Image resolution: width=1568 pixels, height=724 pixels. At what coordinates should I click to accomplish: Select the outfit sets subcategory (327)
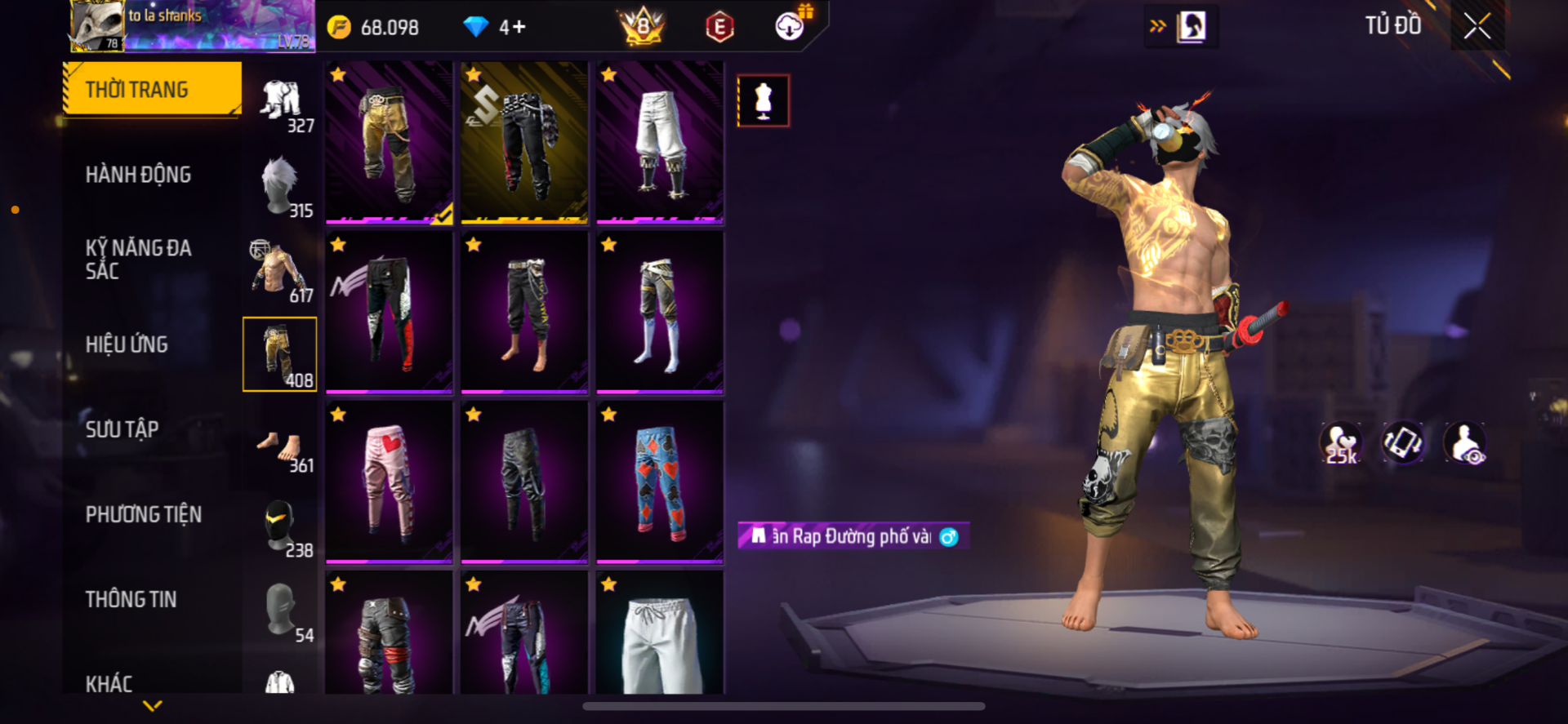(281, 104)
